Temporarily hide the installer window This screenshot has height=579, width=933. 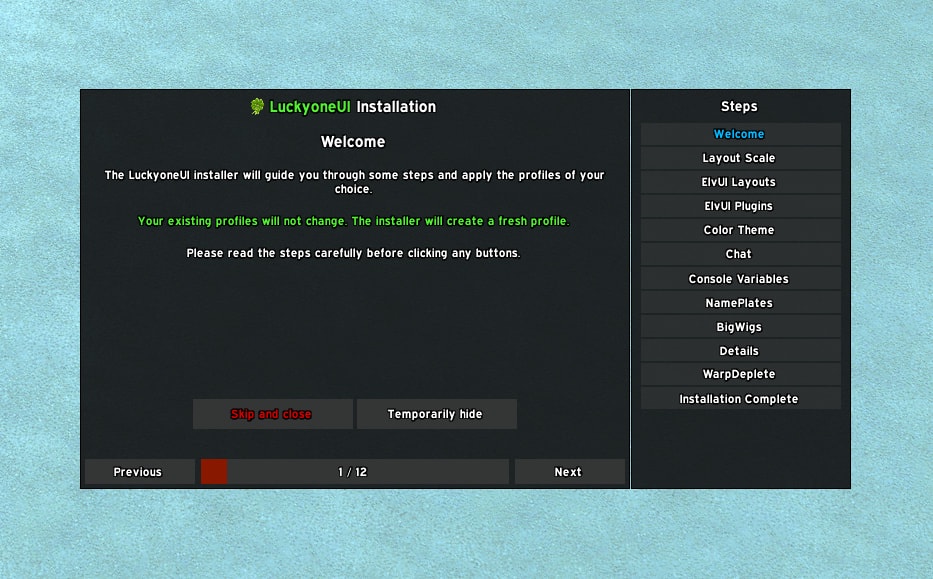click(x=436, y=414)
